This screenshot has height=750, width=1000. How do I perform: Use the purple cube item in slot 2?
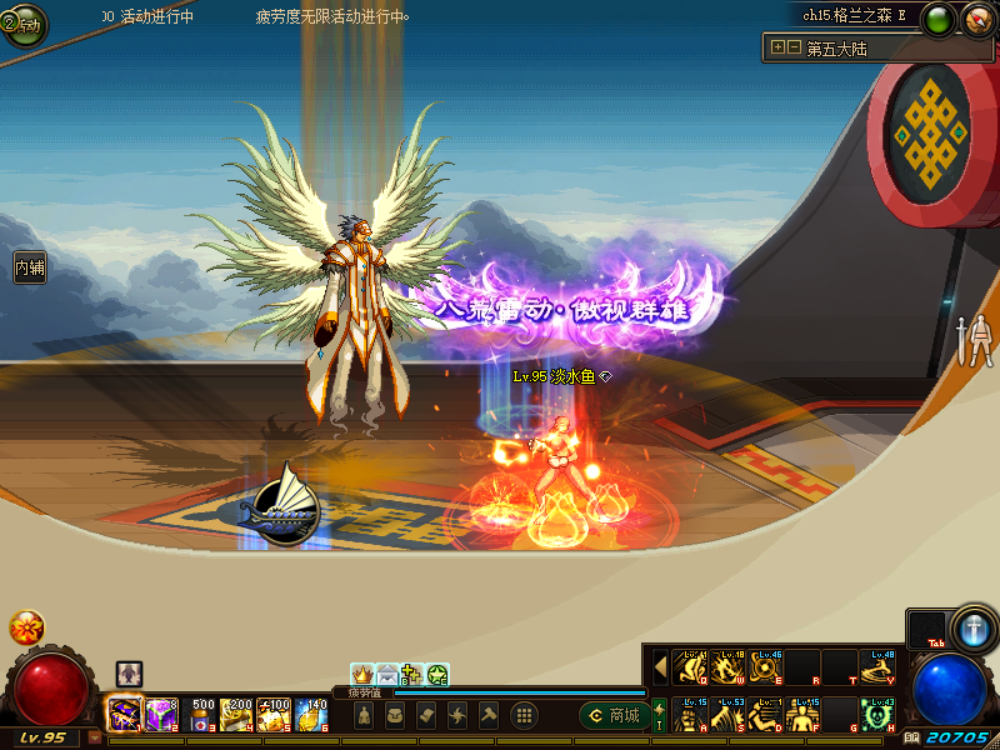pyautogui.click(x=162, y=714)
